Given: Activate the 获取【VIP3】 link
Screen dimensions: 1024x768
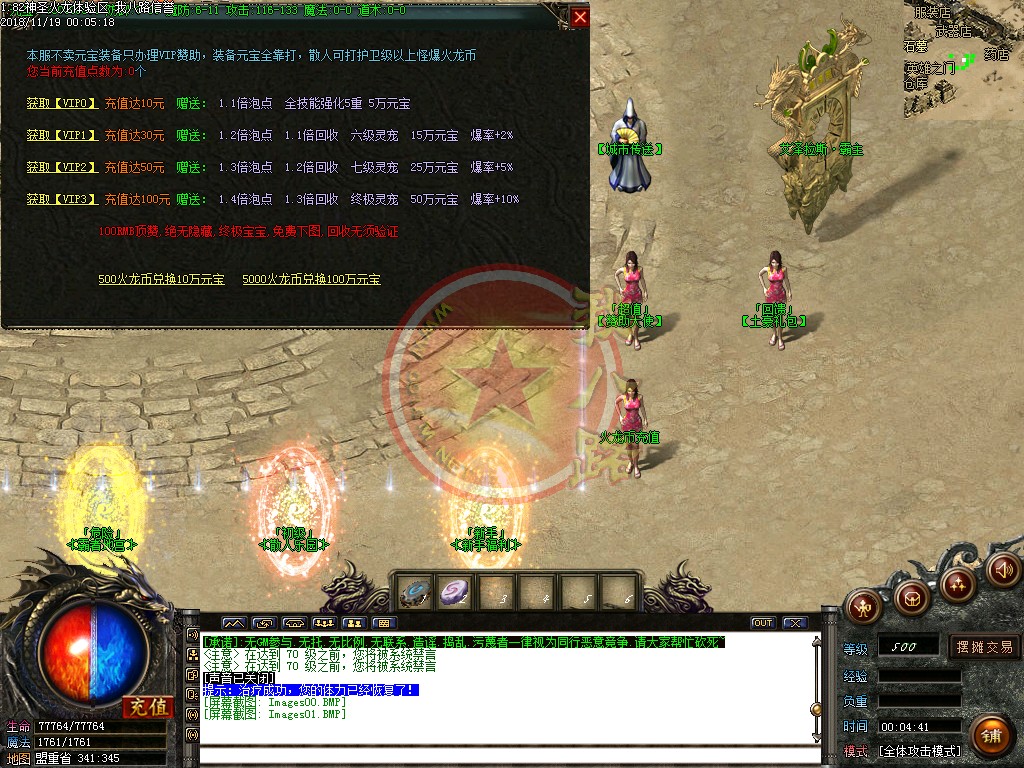Looking at the screenshot, I should pyautogui.click(x=62, y=199).
